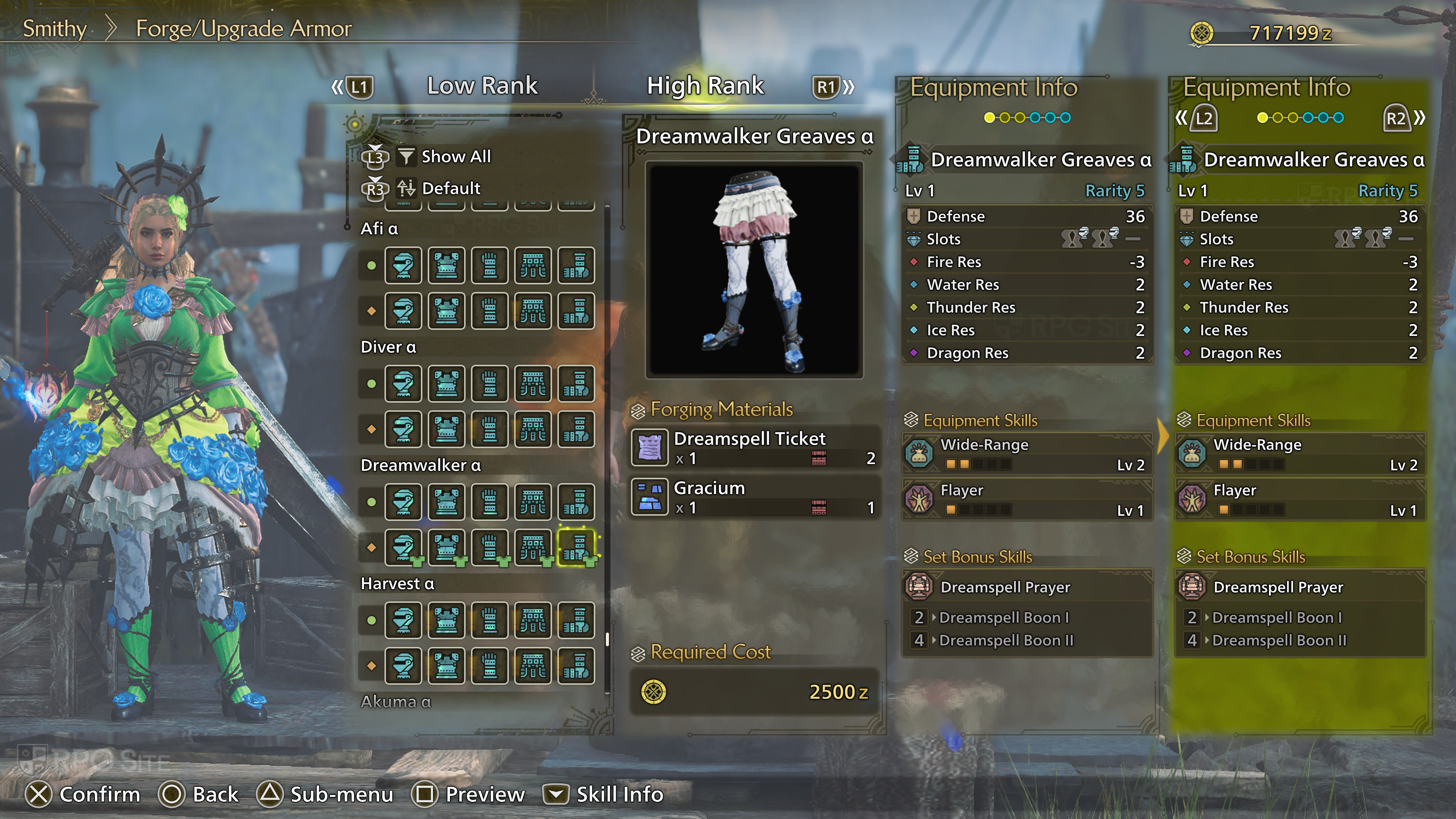Choose the Harvest α greaves in the diamond-marked row
Viewport: 1456px width, 819px height.
click(576, 665)
